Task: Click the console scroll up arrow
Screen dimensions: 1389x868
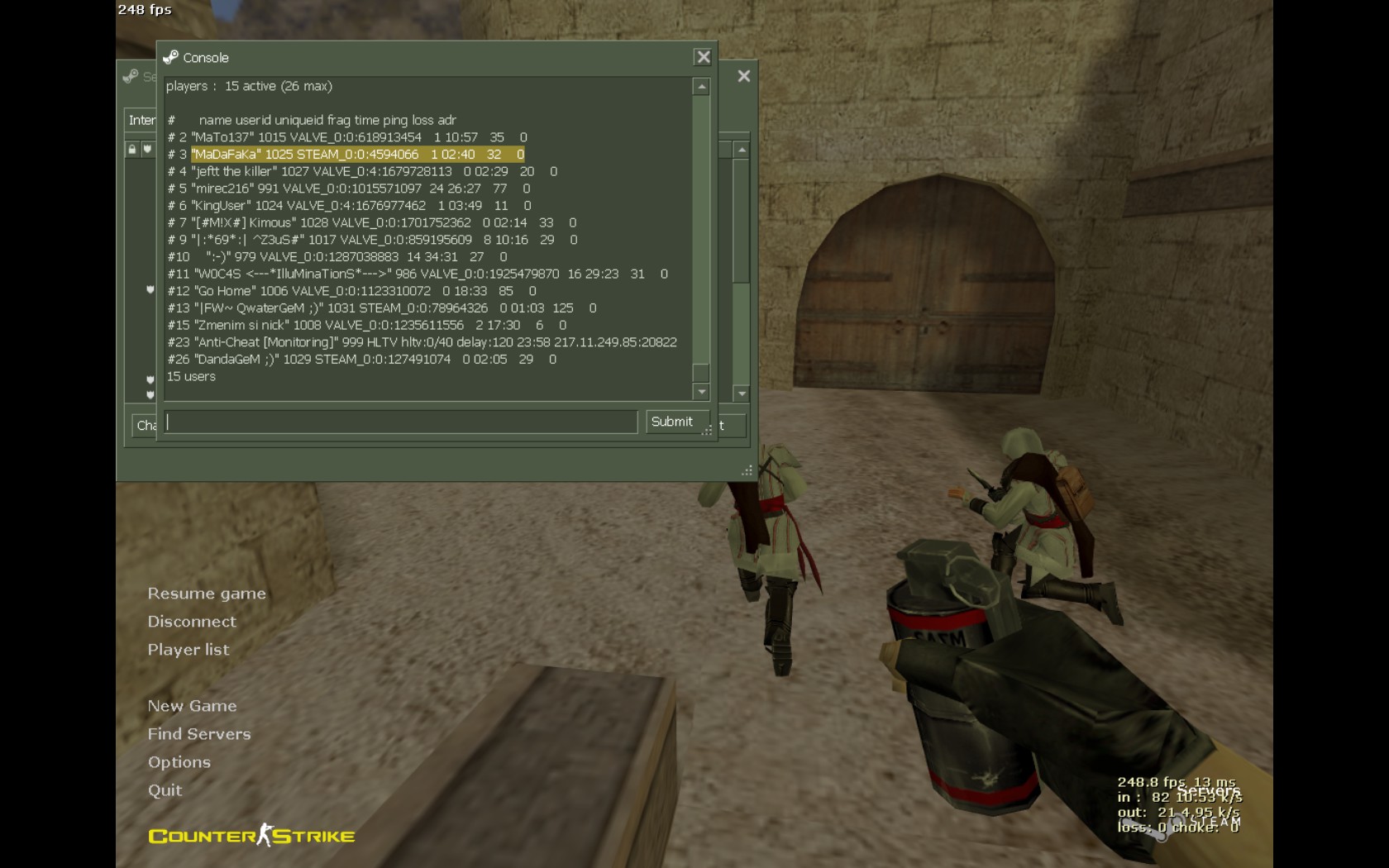Action: click(701, 87)
